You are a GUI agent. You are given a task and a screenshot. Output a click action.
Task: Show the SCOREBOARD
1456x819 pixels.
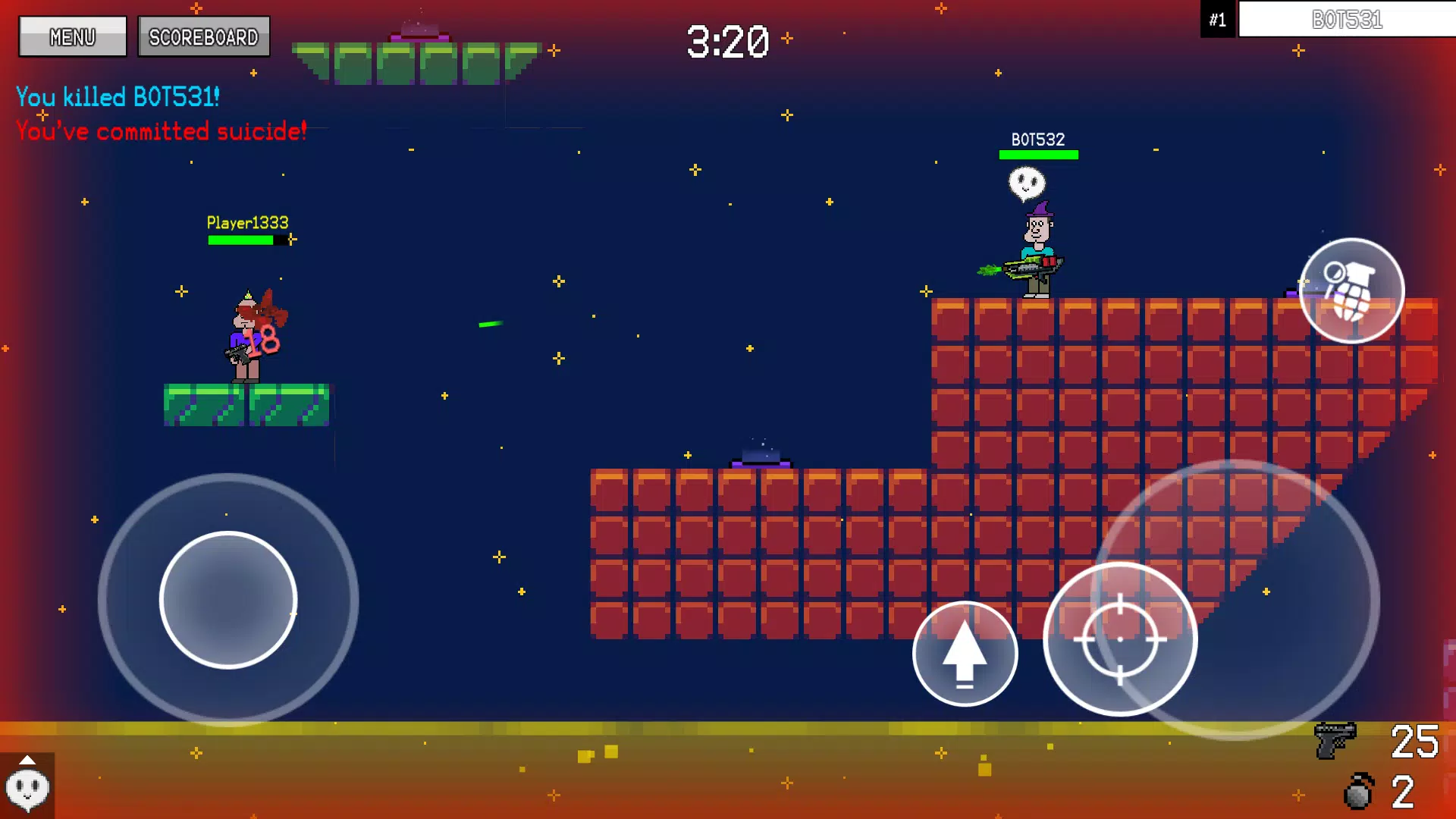[x=203, y=36]
